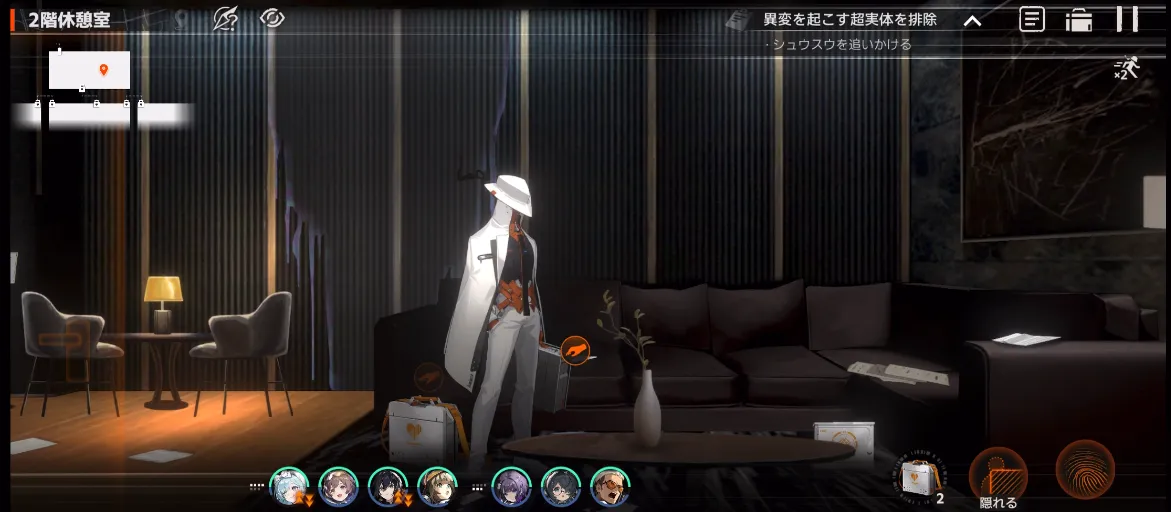Open the briefcase inventory icon
This screenshot has width=1171, height=512.
(x=1079, y=20)
